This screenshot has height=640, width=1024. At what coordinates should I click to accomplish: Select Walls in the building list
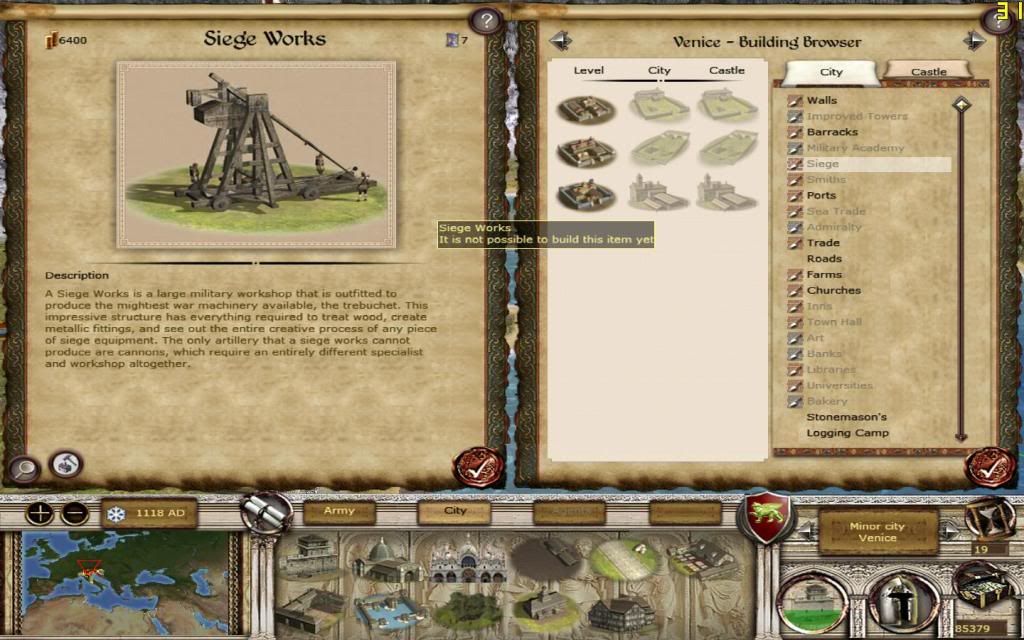822,100
